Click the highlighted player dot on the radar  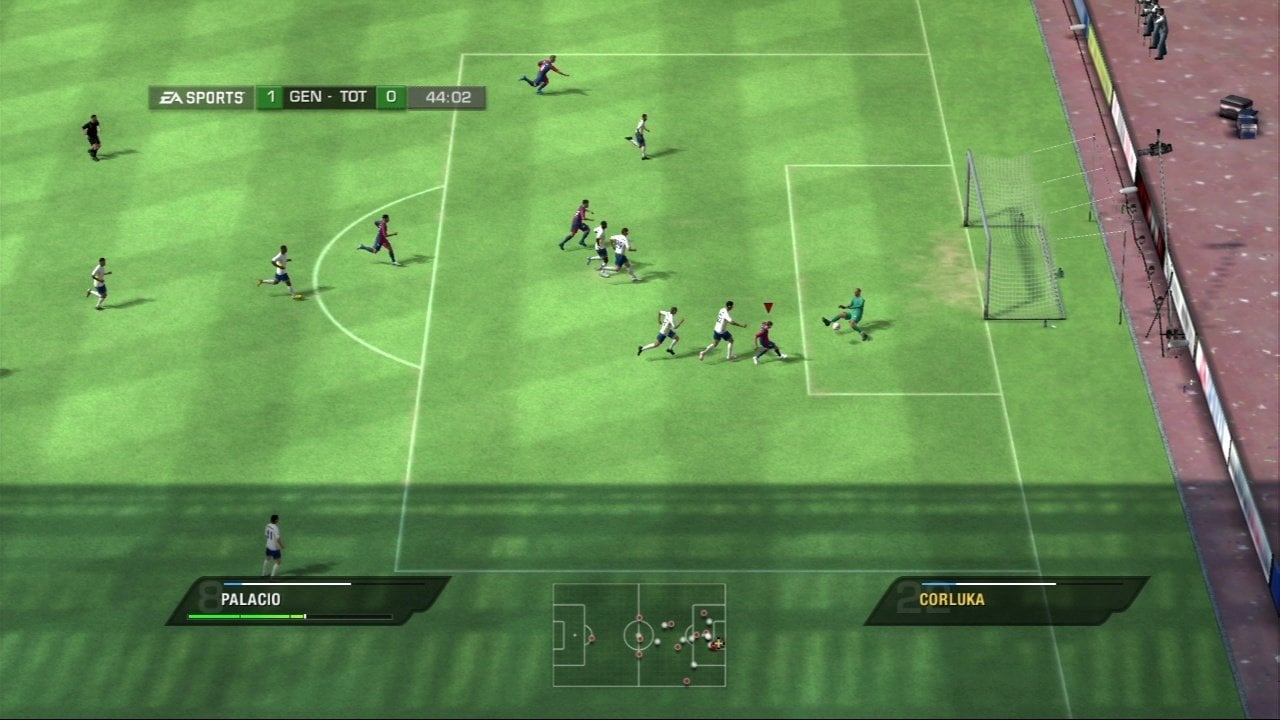(x=716, y=645)
